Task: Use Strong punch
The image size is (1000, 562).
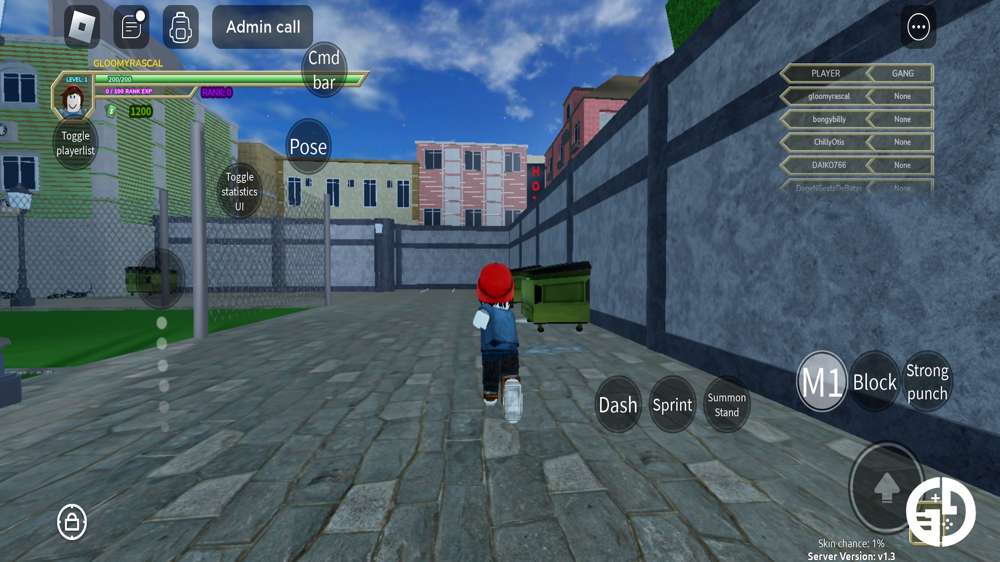Action: [x=927, y=381]
